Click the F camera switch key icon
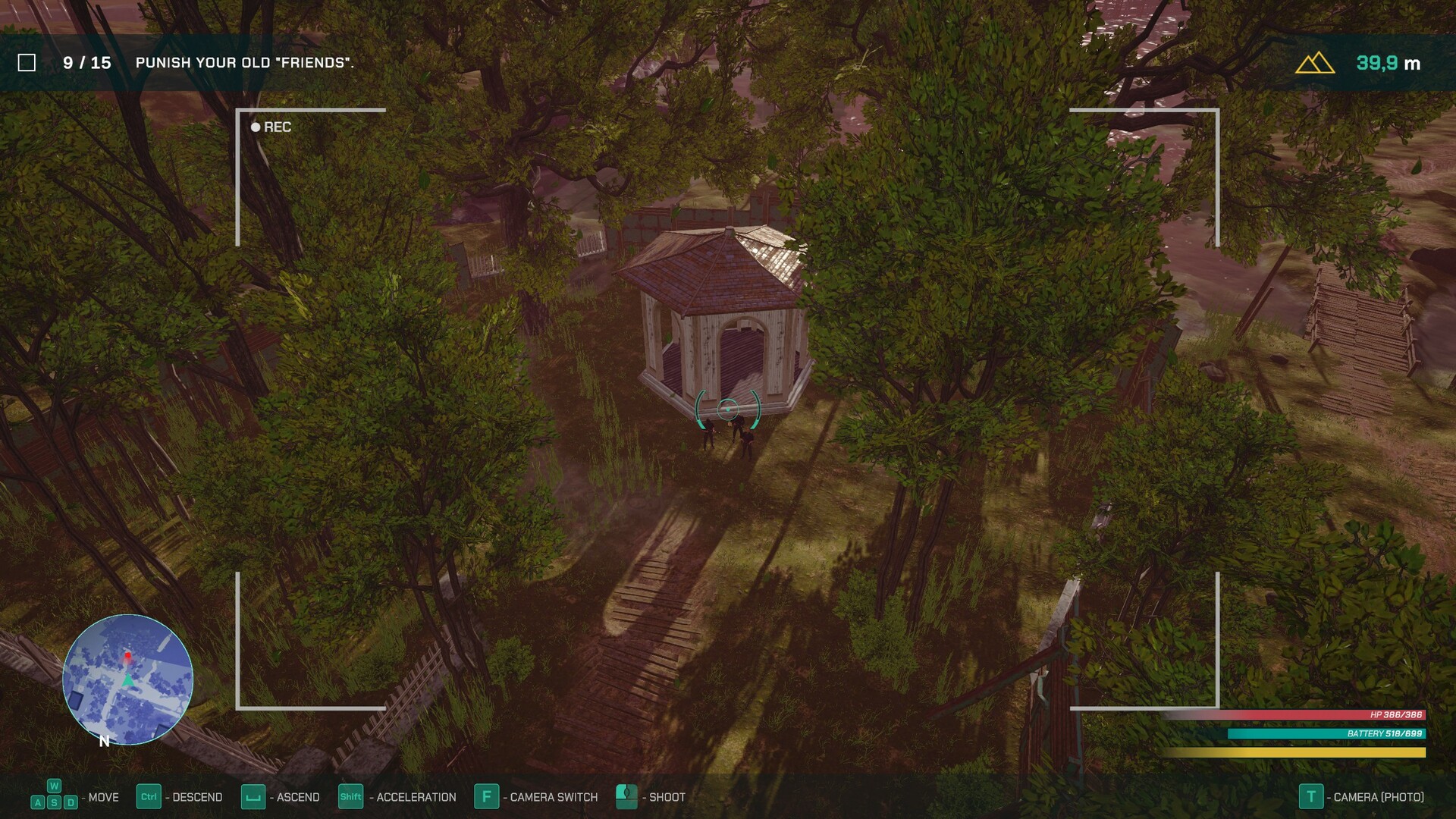1456x819 pixels. [x=486, y=797]
